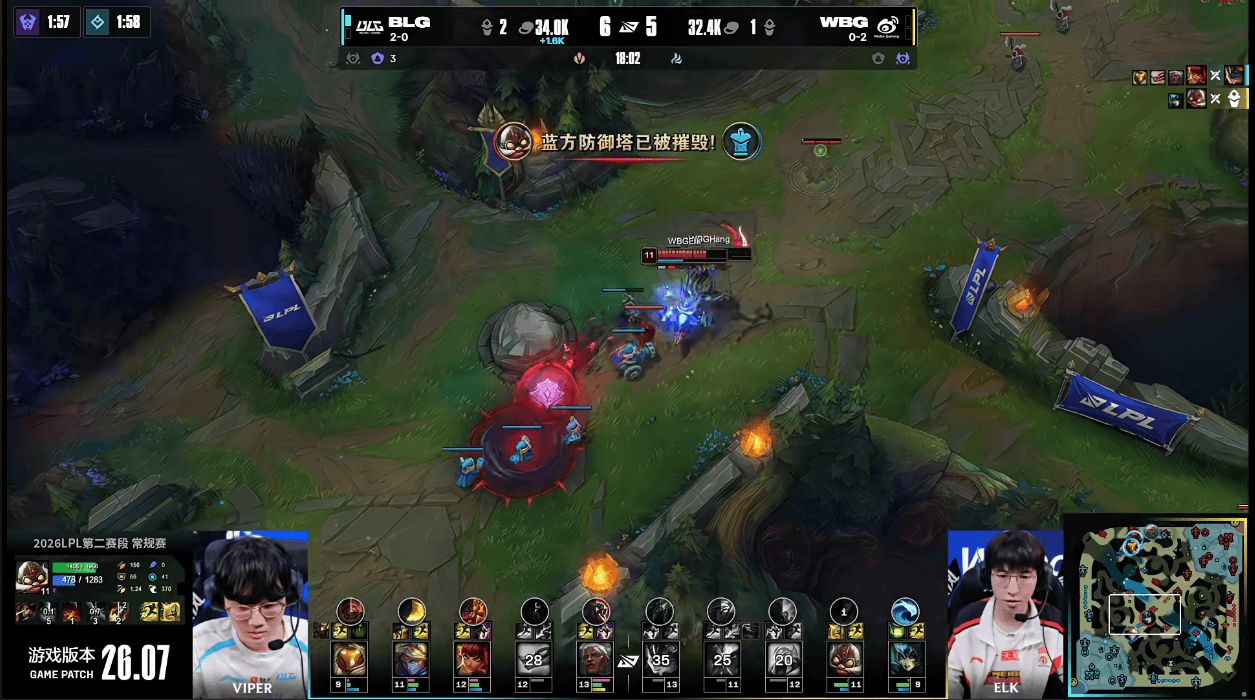Select the dead champion showing 28 respawn
1255x700 pixels.
pos(534,659)
